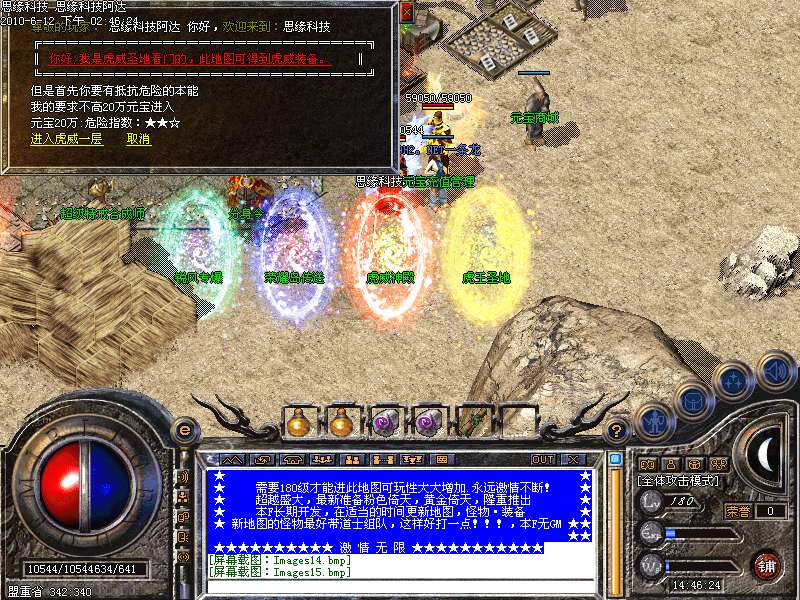Image resolution: width=800 pixels, height=600 pixels.
Task: Use the first purple swirl stone slot
Action: point(385,423)
